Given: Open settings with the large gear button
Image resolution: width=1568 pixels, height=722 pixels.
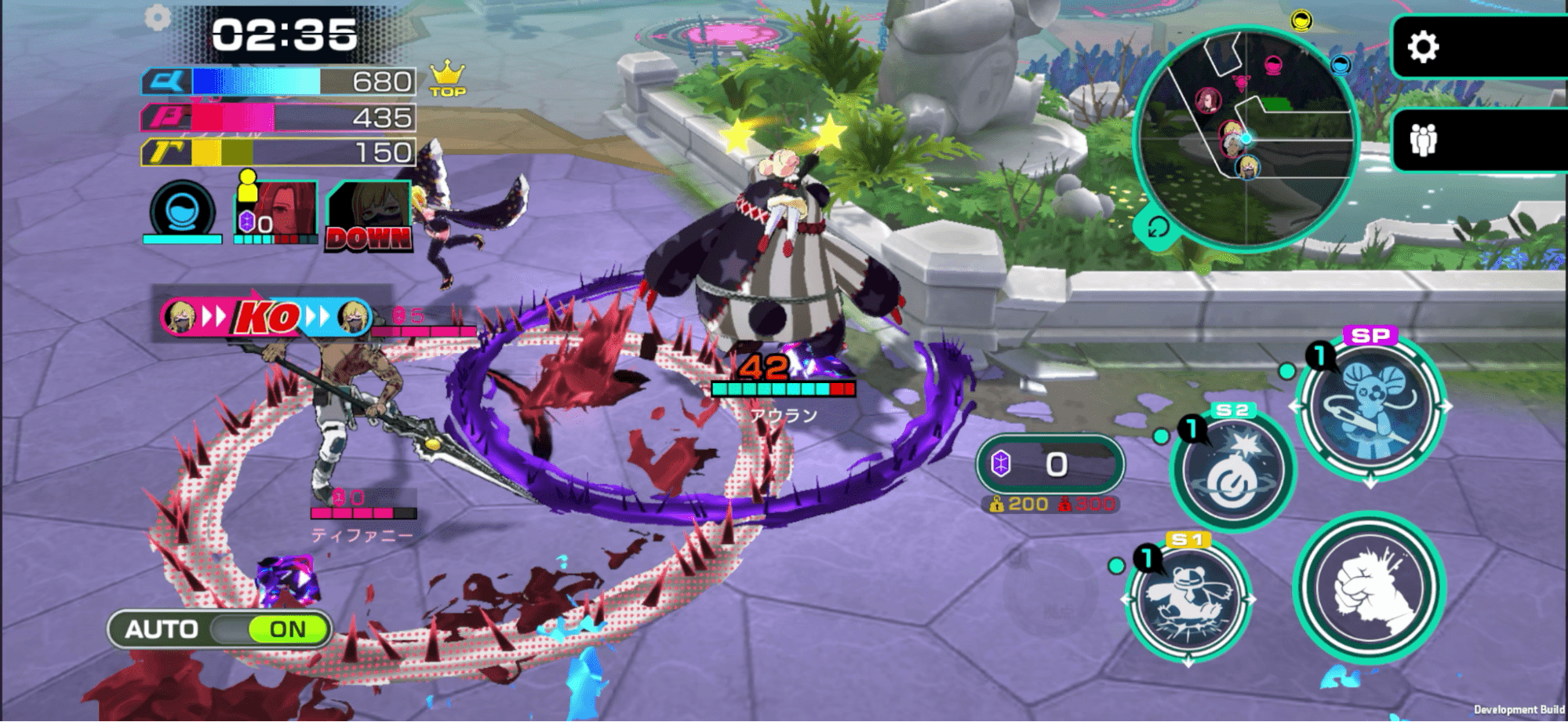Looking at the screenshot, I should tap(1423, 48).
